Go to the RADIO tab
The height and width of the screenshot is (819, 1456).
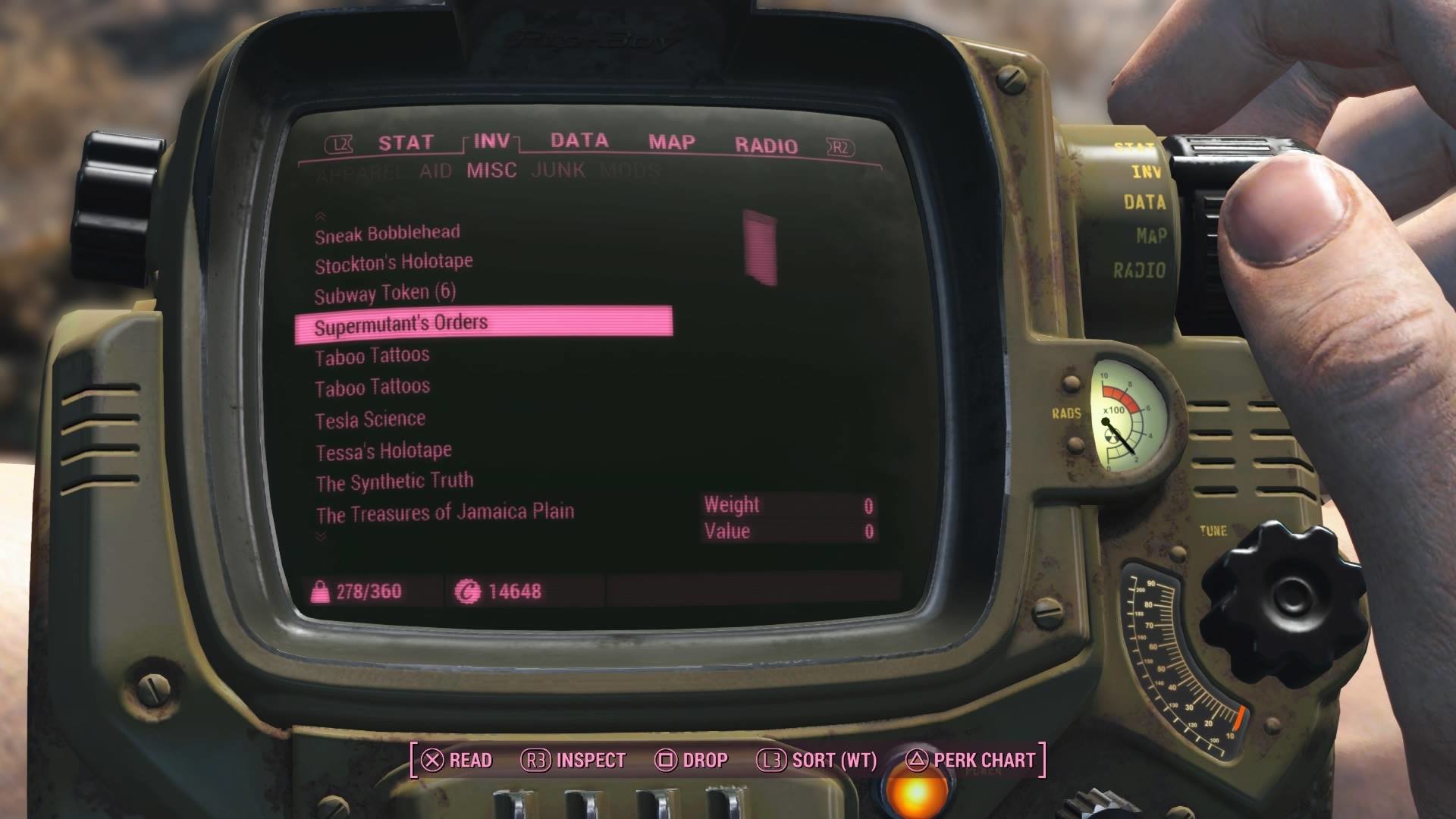pos(766,145)
